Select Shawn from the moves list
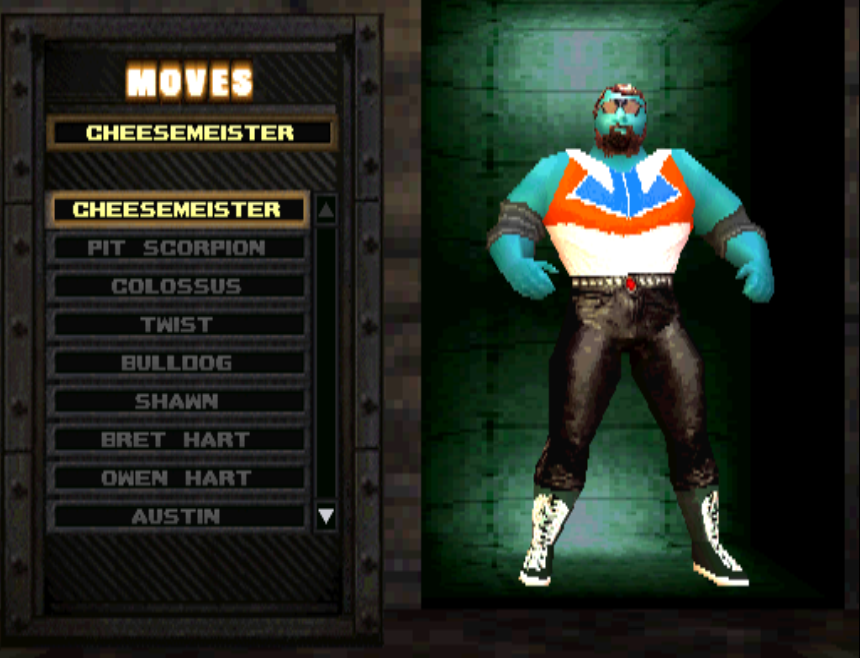 click(177, 401)
